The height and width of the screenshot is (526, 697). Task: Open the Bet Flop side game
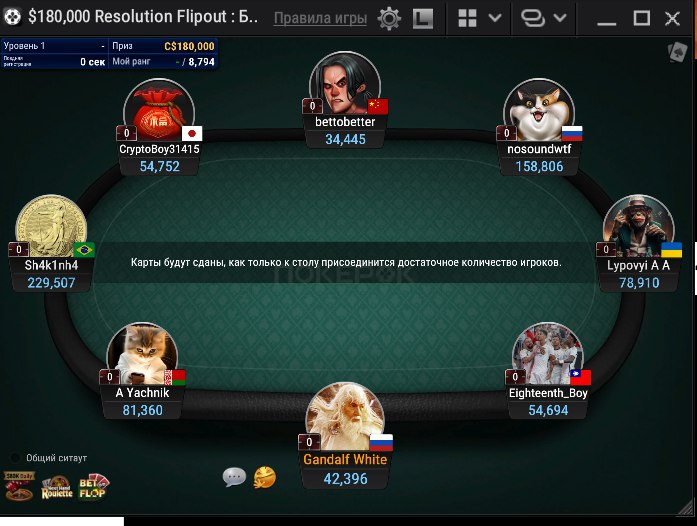pyautogui.click(x=93, y=487)
